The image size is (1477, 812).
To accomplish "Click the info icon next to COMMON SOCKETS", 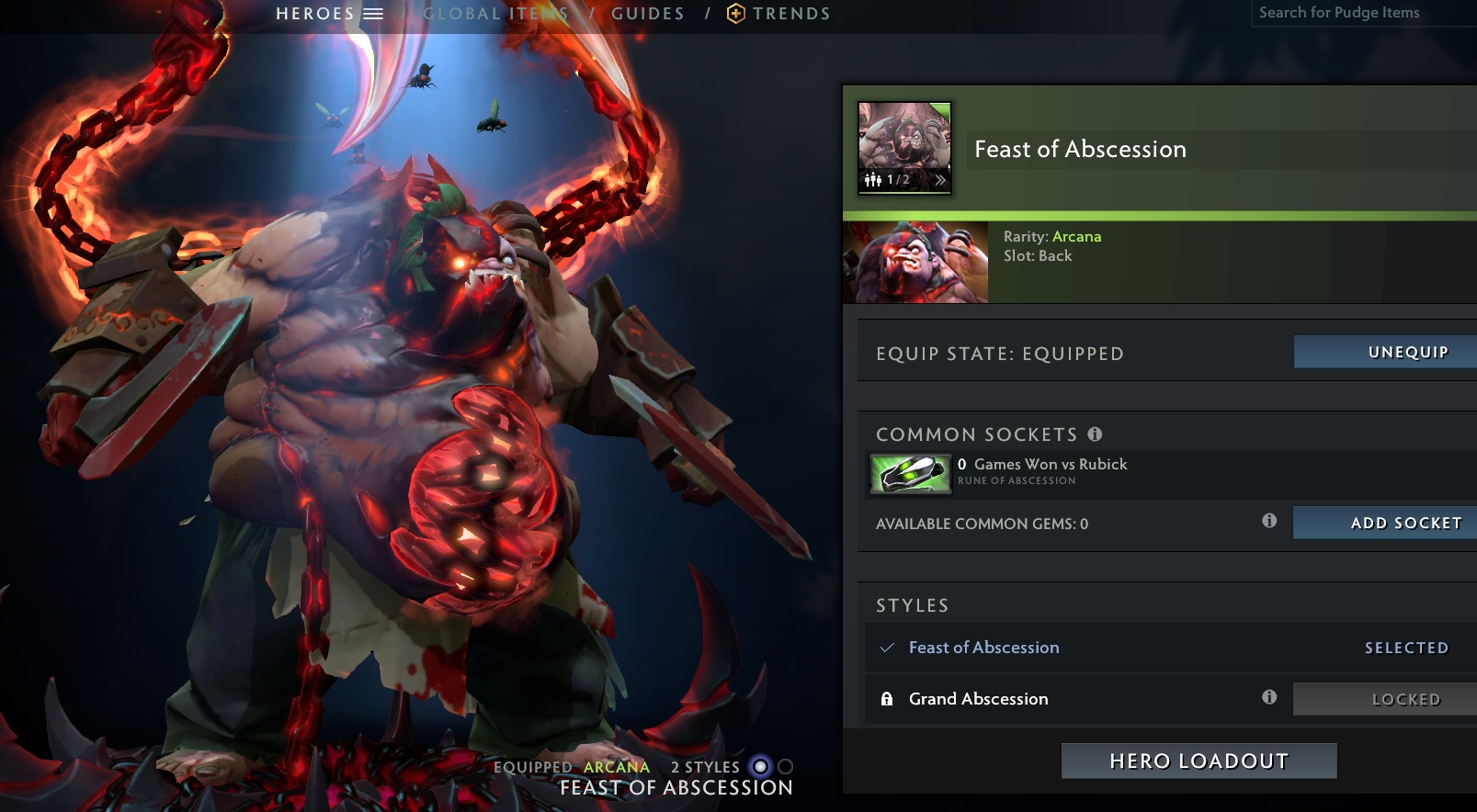I will pyautogui.click(x=1094, y=433).
